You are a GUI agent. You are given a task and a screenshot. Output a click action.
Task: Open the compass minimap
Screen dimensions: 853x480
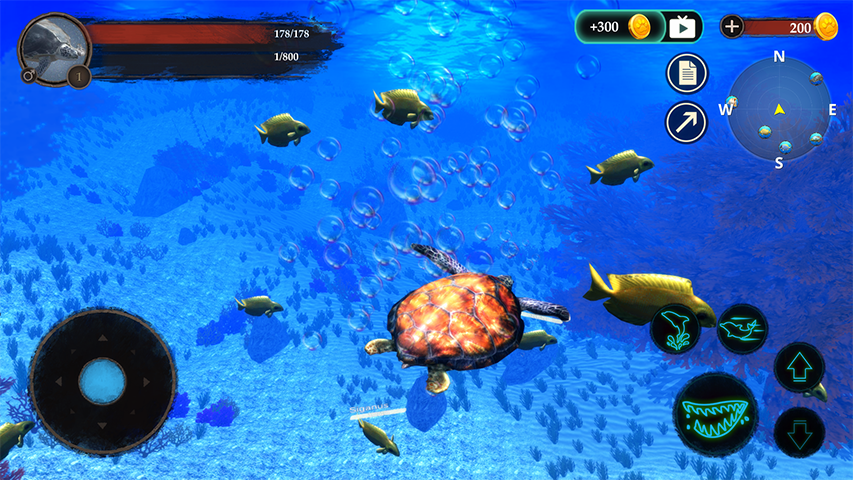(778, 108)
